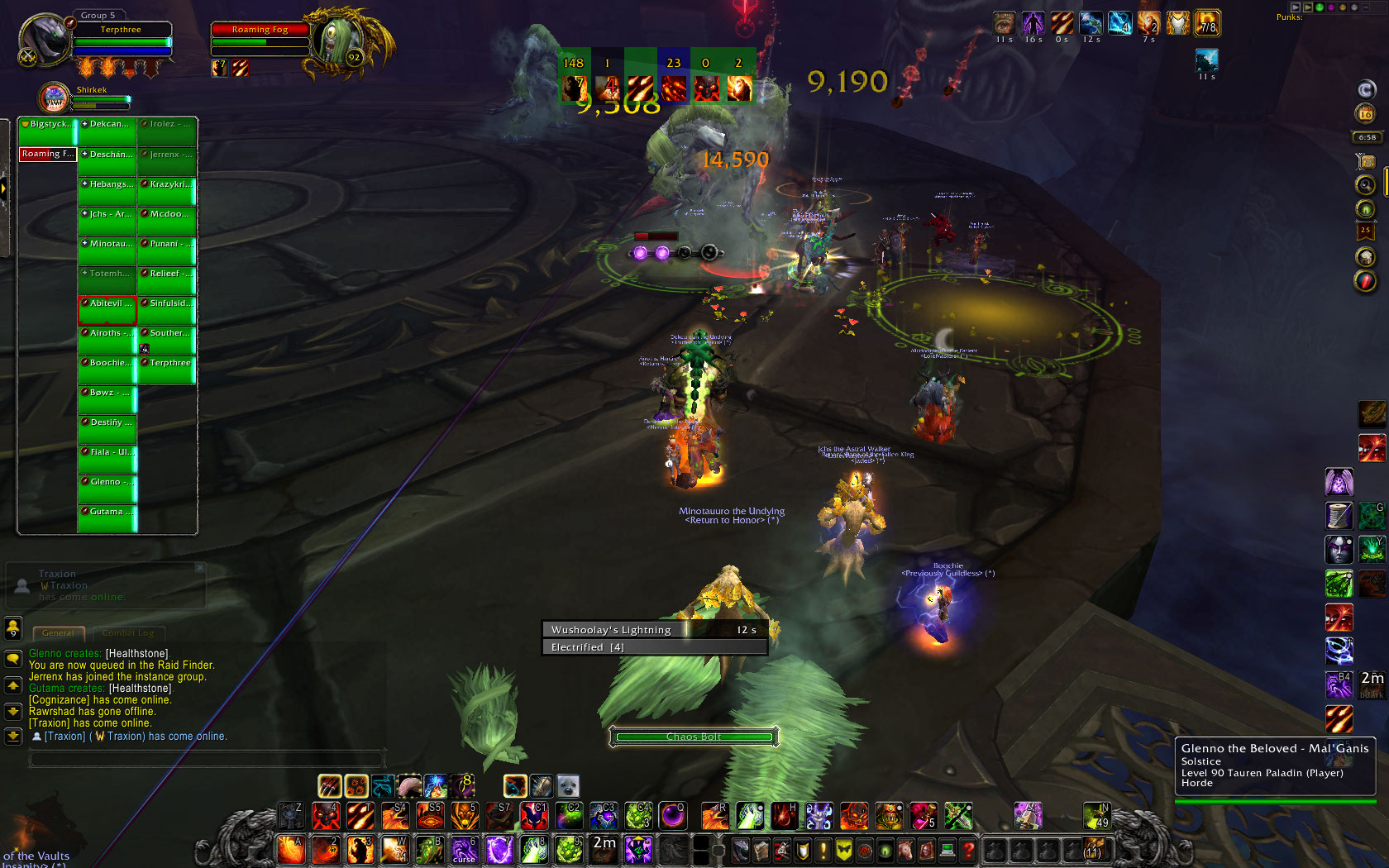Switch to the General chat tab

[58, 633]
